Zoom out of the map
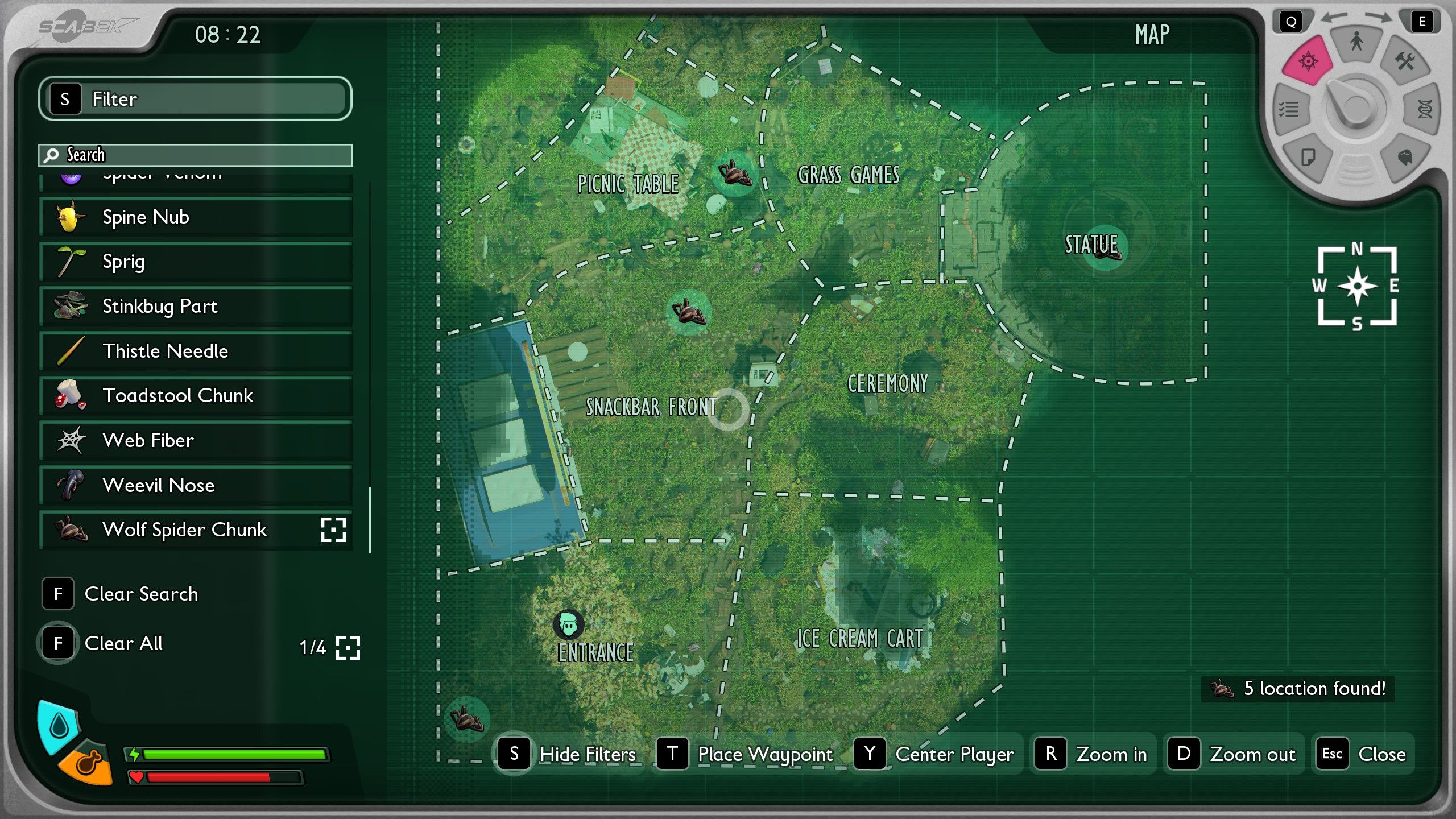Image resolution: width=1456 pixels, height=819 pixels. [1234, 754]
